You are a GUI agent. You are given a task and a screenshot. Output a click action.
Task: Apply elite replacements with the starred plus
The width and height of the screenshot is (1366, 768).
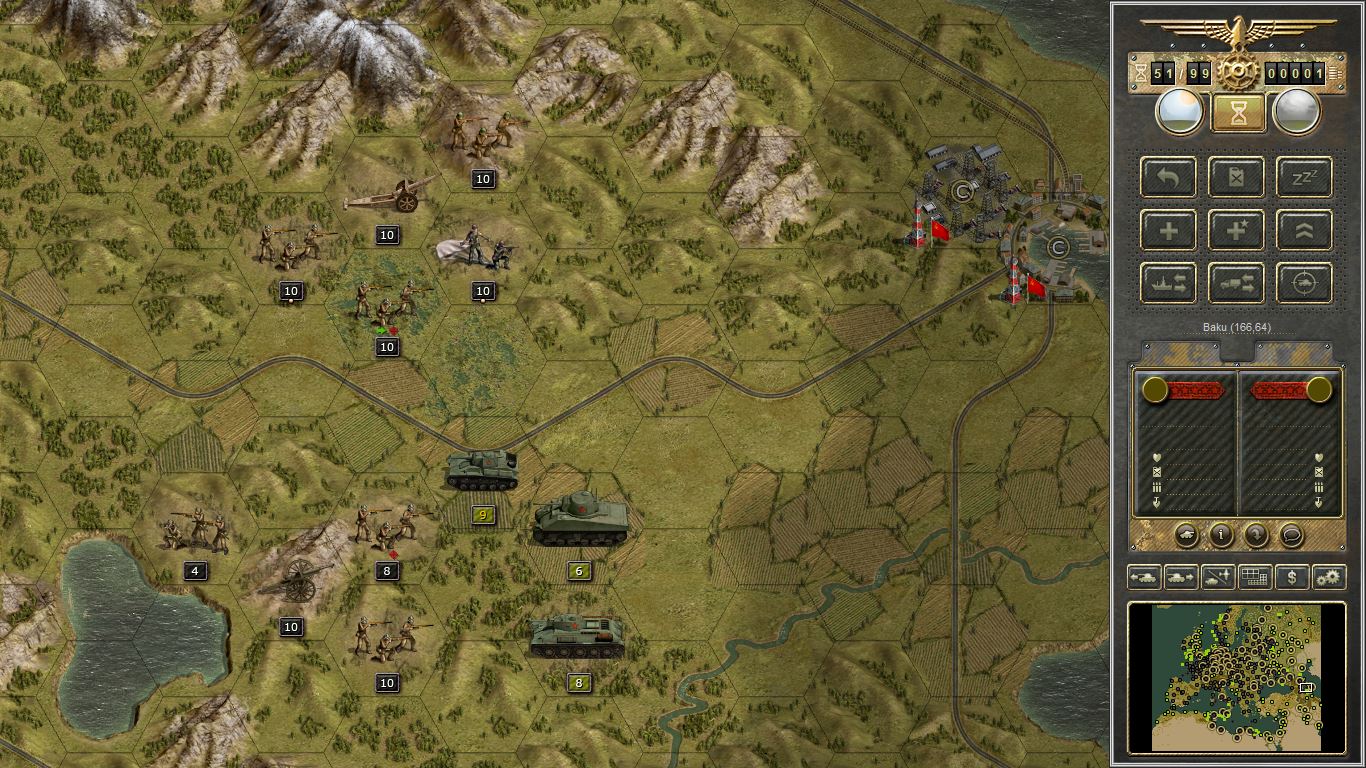coord(1236,230)
